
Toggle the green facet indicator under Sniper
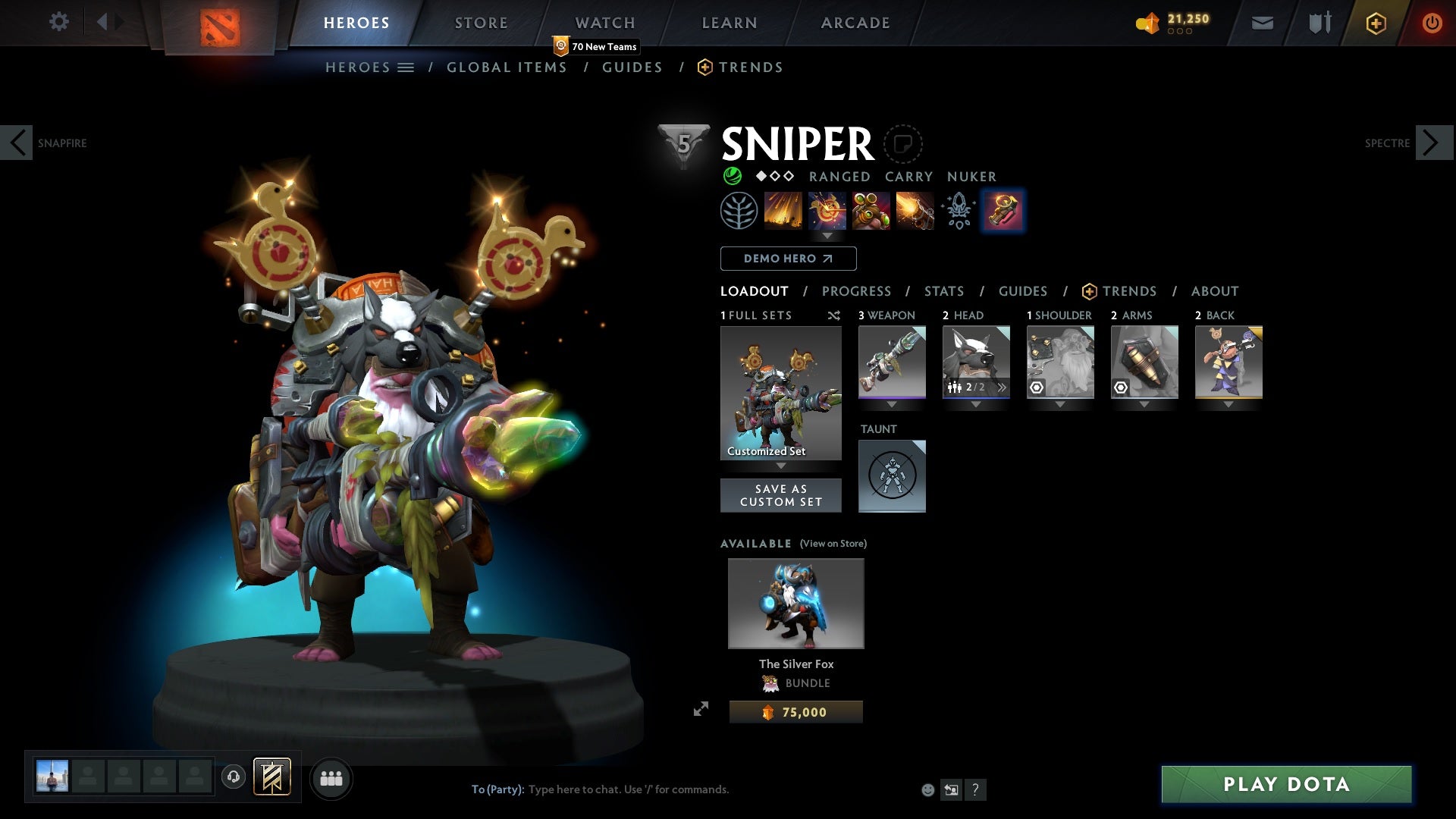732,176
